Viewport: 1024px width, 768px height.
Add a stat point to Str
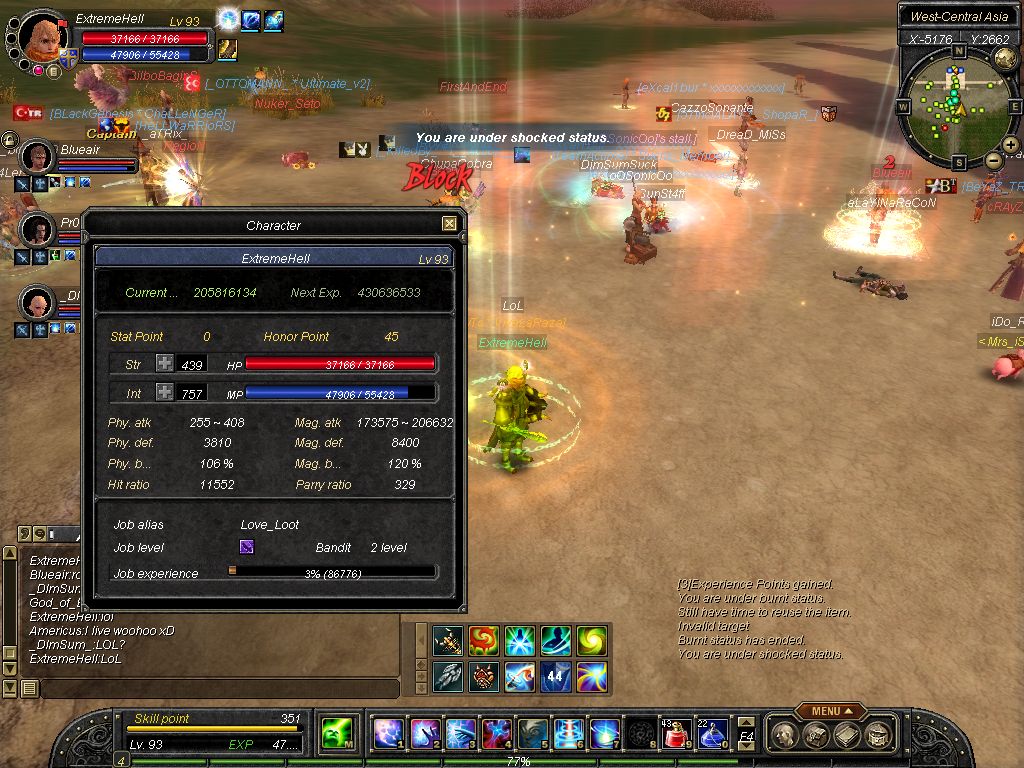164,364
